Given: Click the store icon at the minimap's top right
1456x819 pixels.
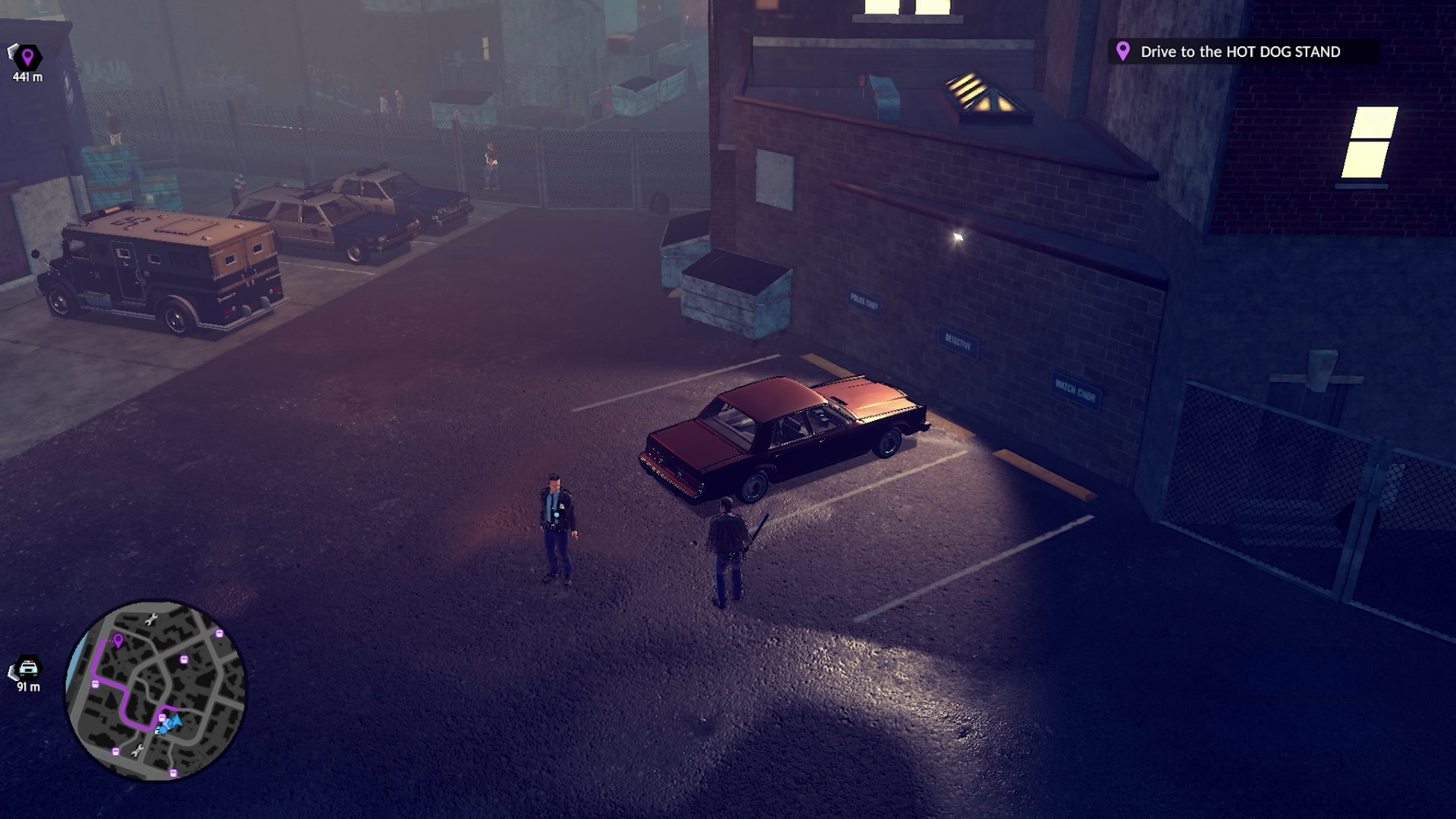Looking at the screenshot, I should pos(219,632).
